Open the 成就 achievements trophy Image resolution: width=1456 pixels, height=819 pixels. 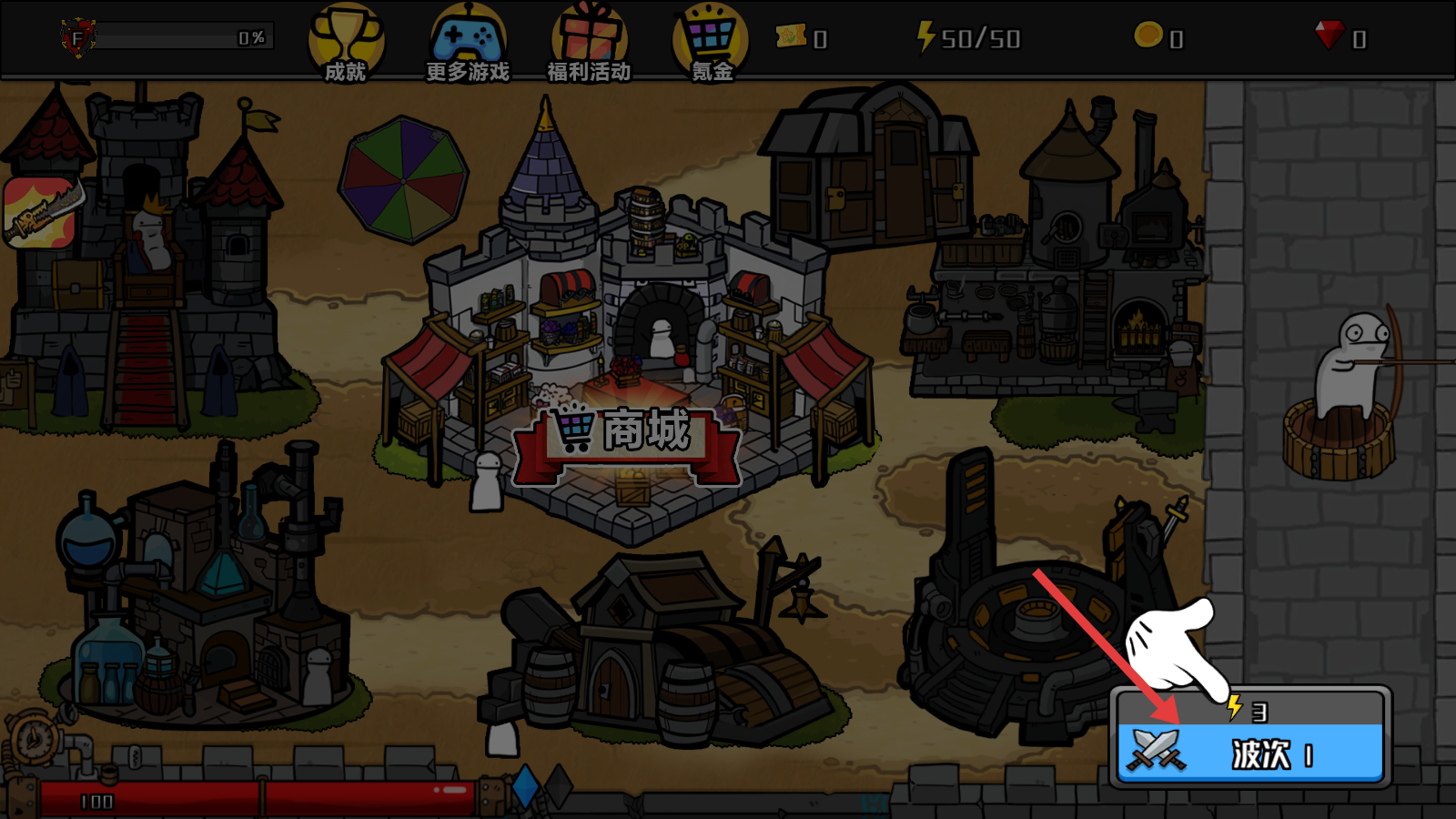[346, 43]
